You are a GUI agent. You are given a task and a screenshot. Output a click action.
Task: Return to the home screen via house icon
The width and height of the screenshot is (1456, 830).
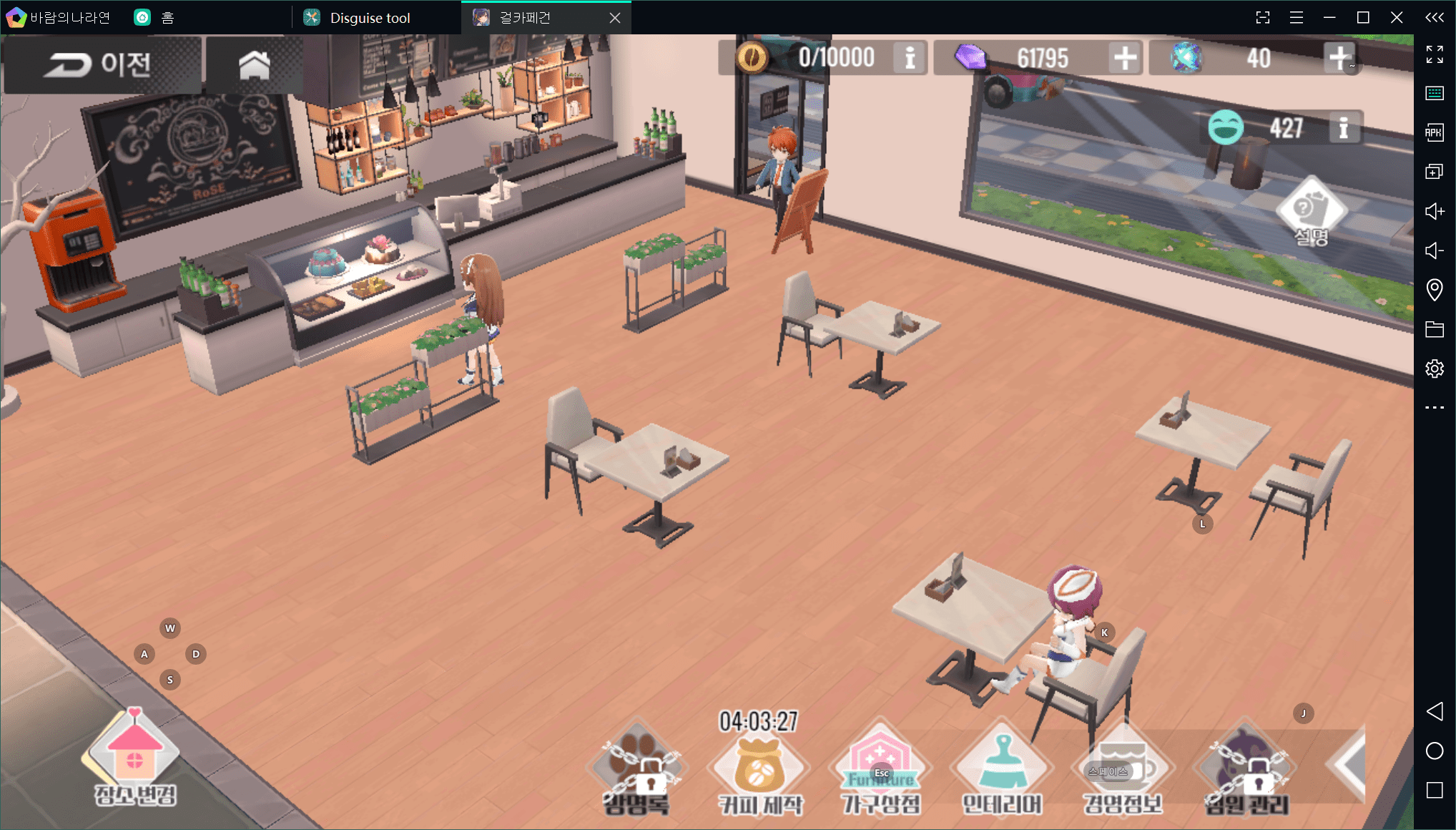(254, 64)
